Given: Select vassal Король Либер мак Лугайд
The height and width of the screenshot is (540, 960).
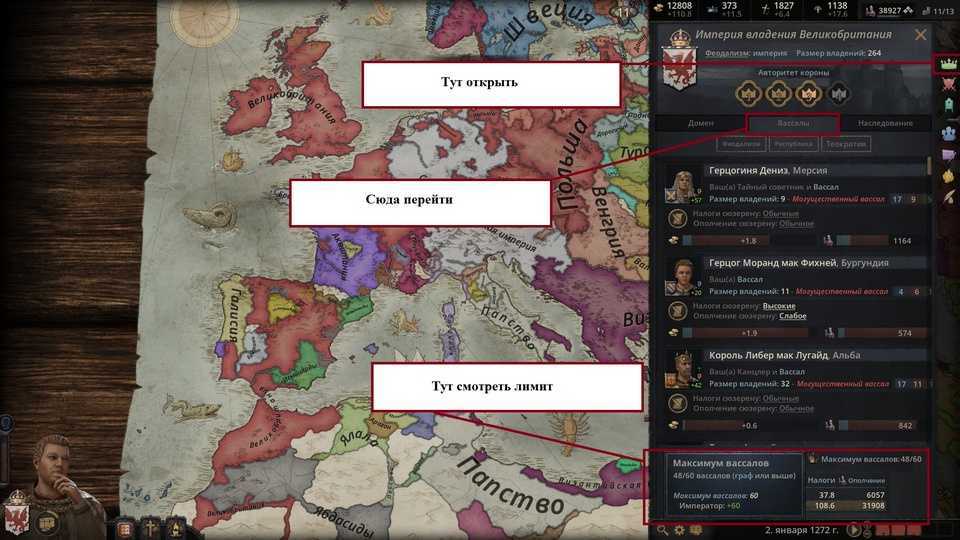Looking at the screenshot, I should (770, 355).
